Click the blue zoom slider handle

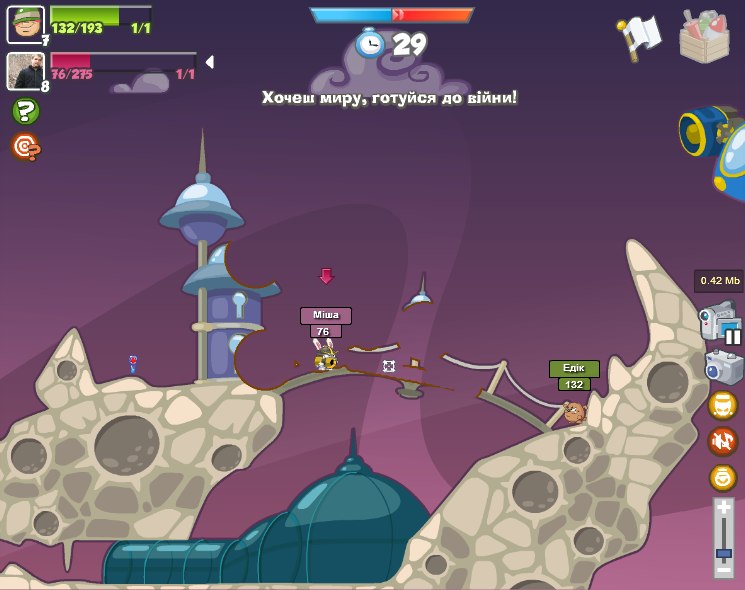coord(723,552)
